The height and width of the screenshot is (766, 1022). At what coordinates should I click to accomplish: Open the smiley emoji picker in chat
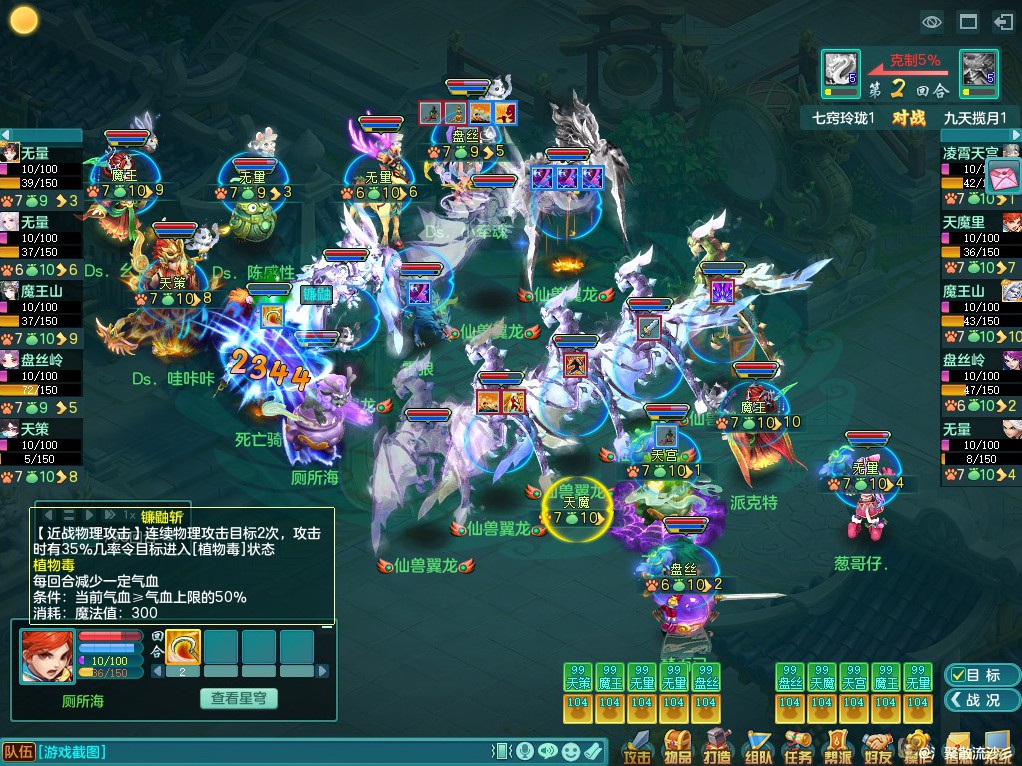570,751
